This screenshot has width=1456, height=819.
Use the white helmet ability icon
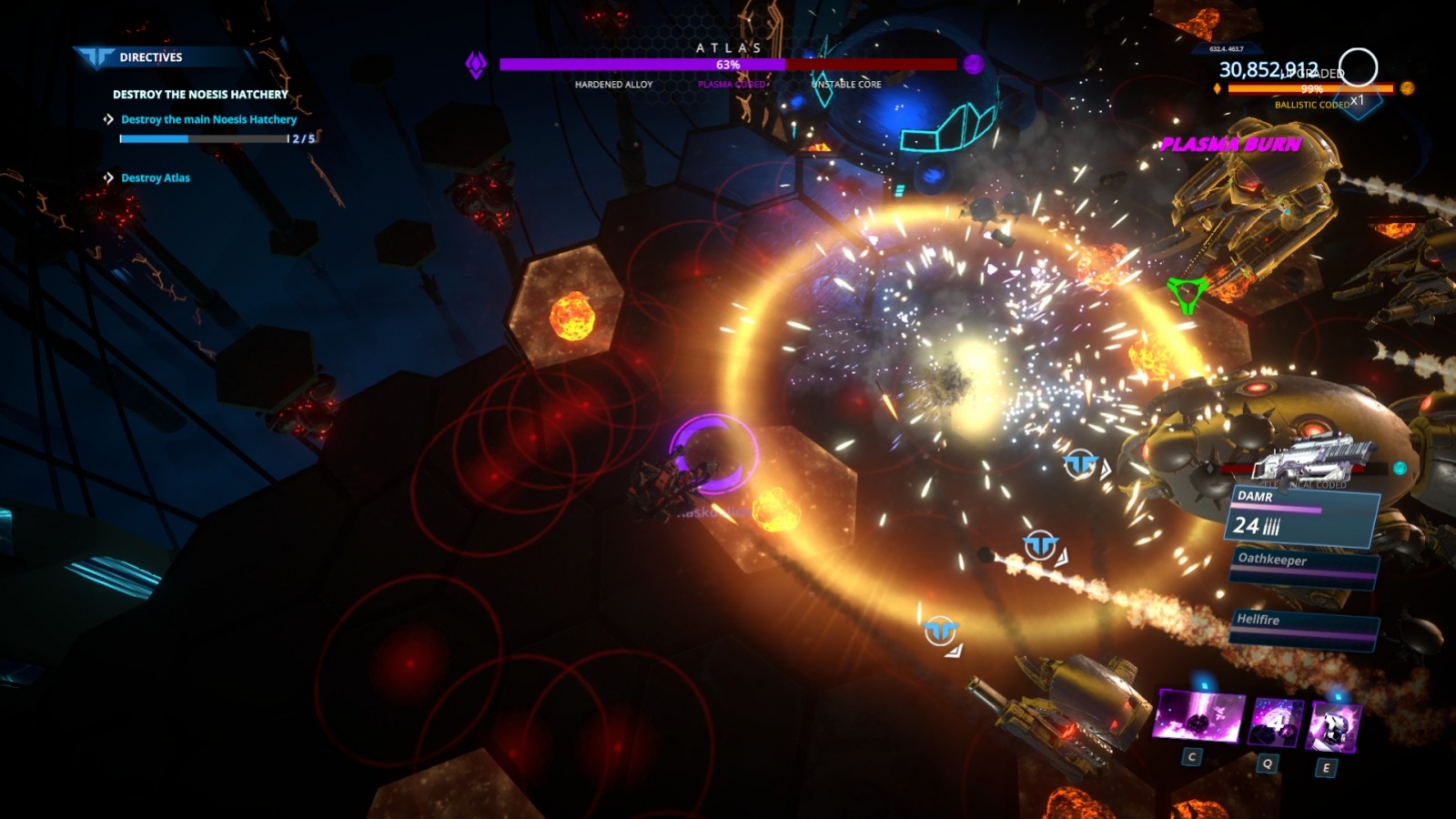(x=1333, y=728)
